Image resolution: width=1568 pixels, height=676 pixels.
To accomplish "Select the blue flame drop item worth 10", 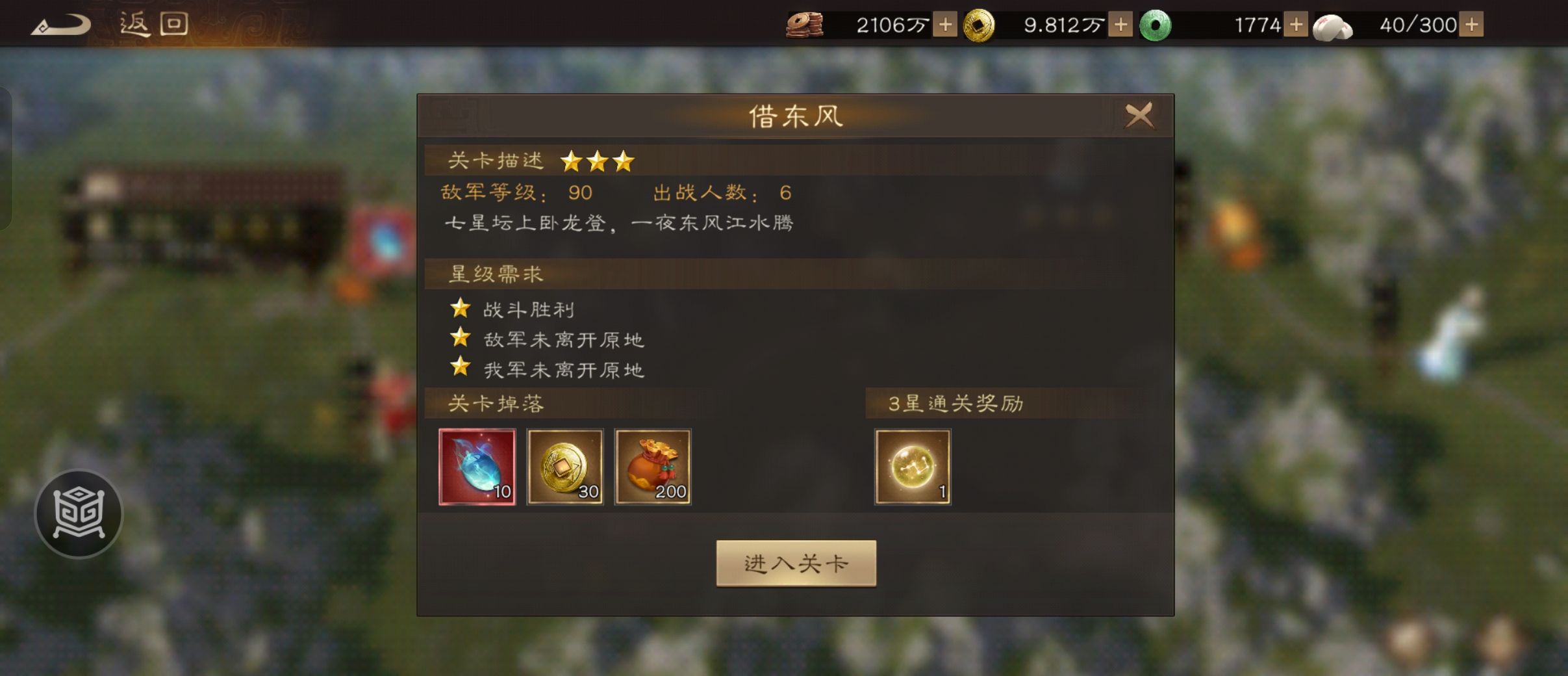I will (477, 467).
